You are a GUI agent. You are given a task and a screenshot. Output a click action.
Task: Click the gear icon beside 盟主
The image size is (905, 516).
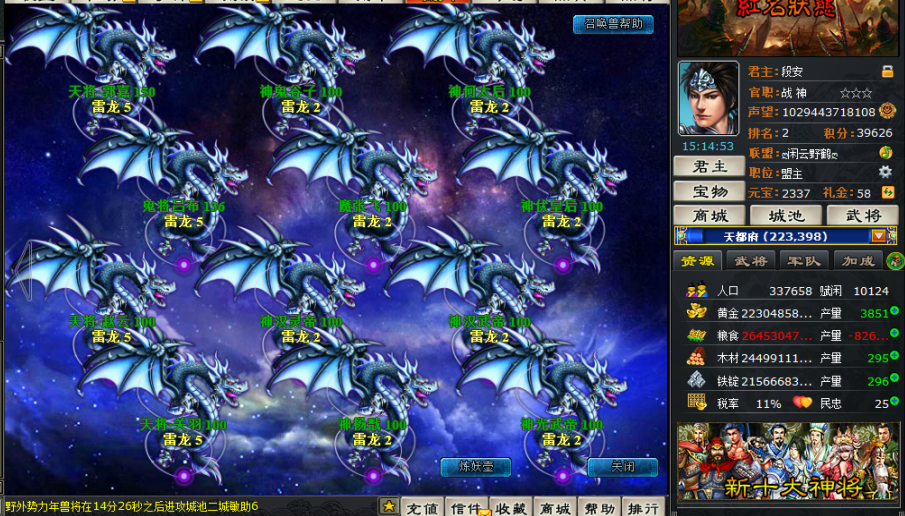tap(884, 172)
